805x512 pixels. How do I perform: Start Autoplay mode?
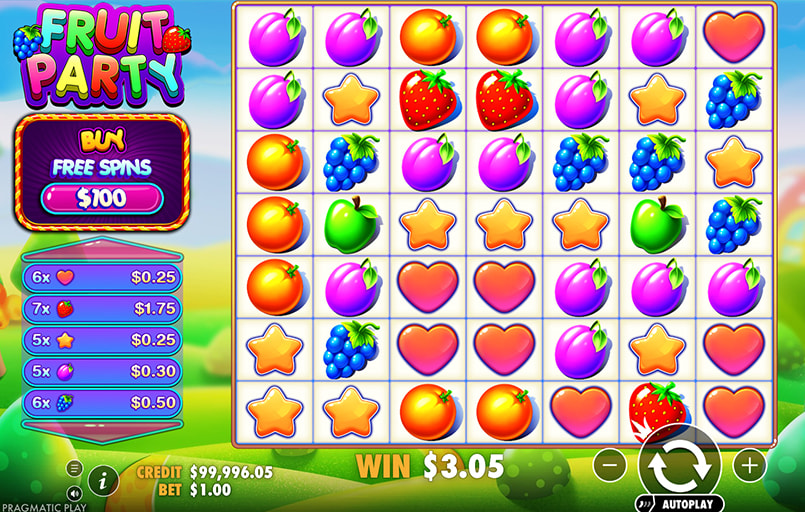point(680,504)
